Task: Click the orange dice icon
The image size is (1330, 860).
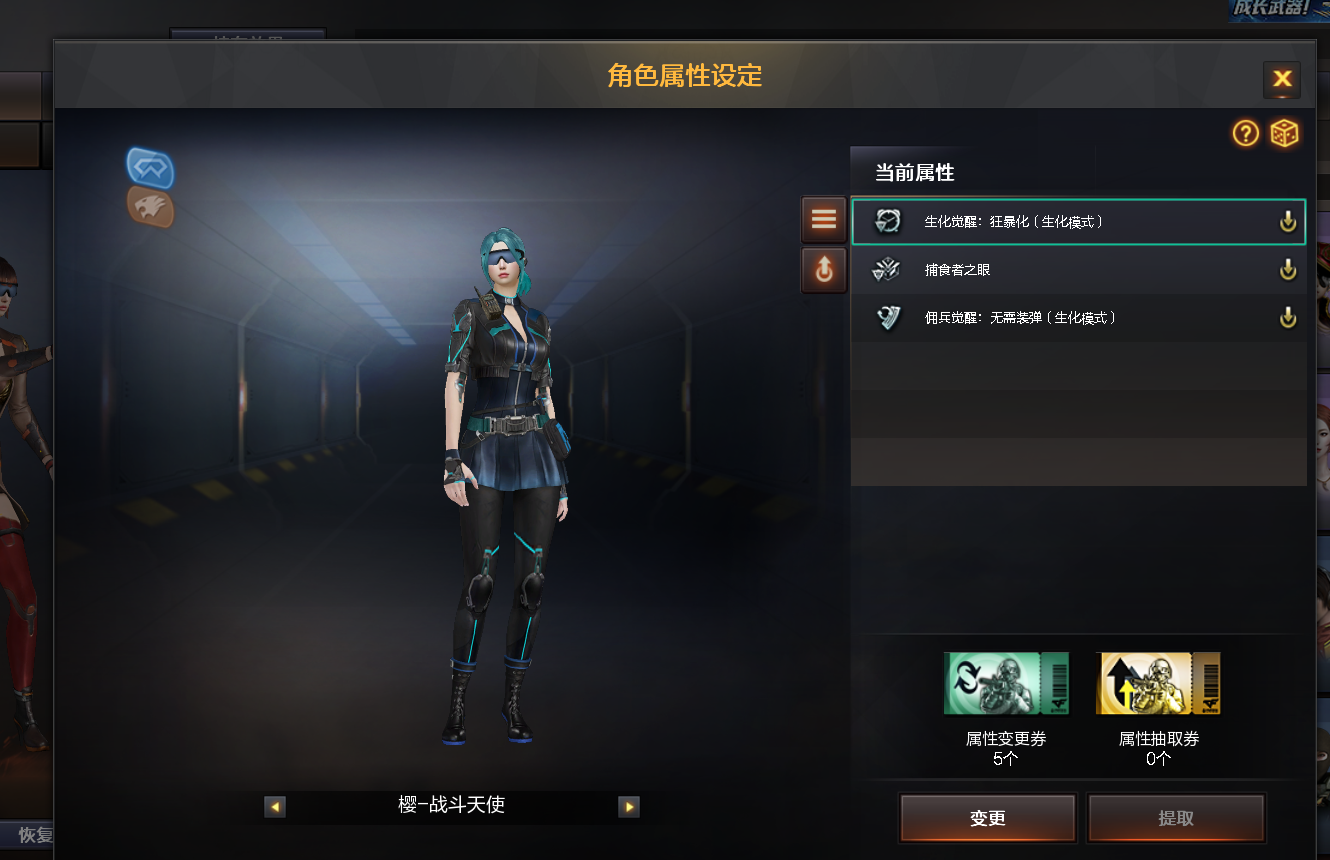Action: tap(1284, 133)
